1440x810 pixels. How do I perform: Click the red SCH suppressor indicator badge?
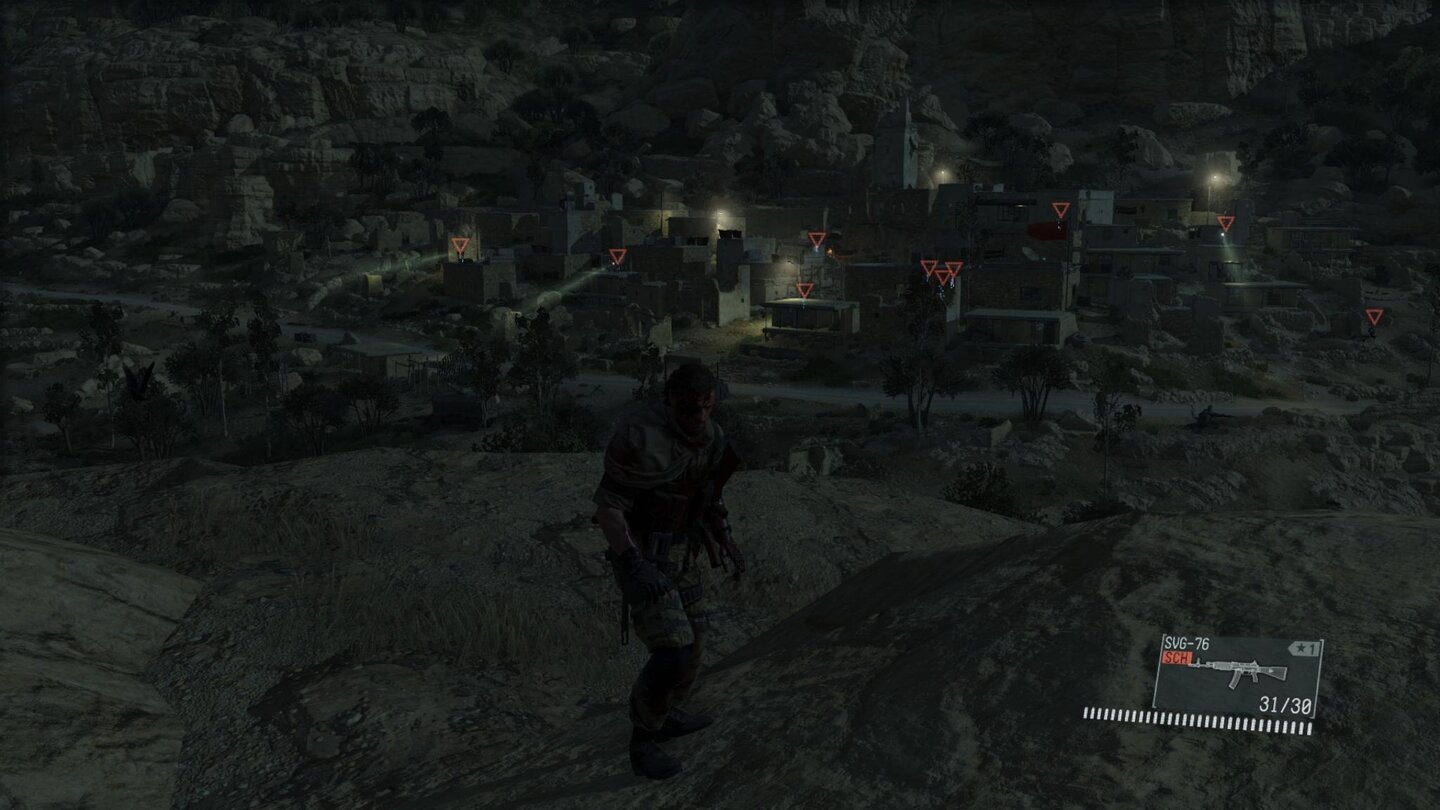point(1176,658)
